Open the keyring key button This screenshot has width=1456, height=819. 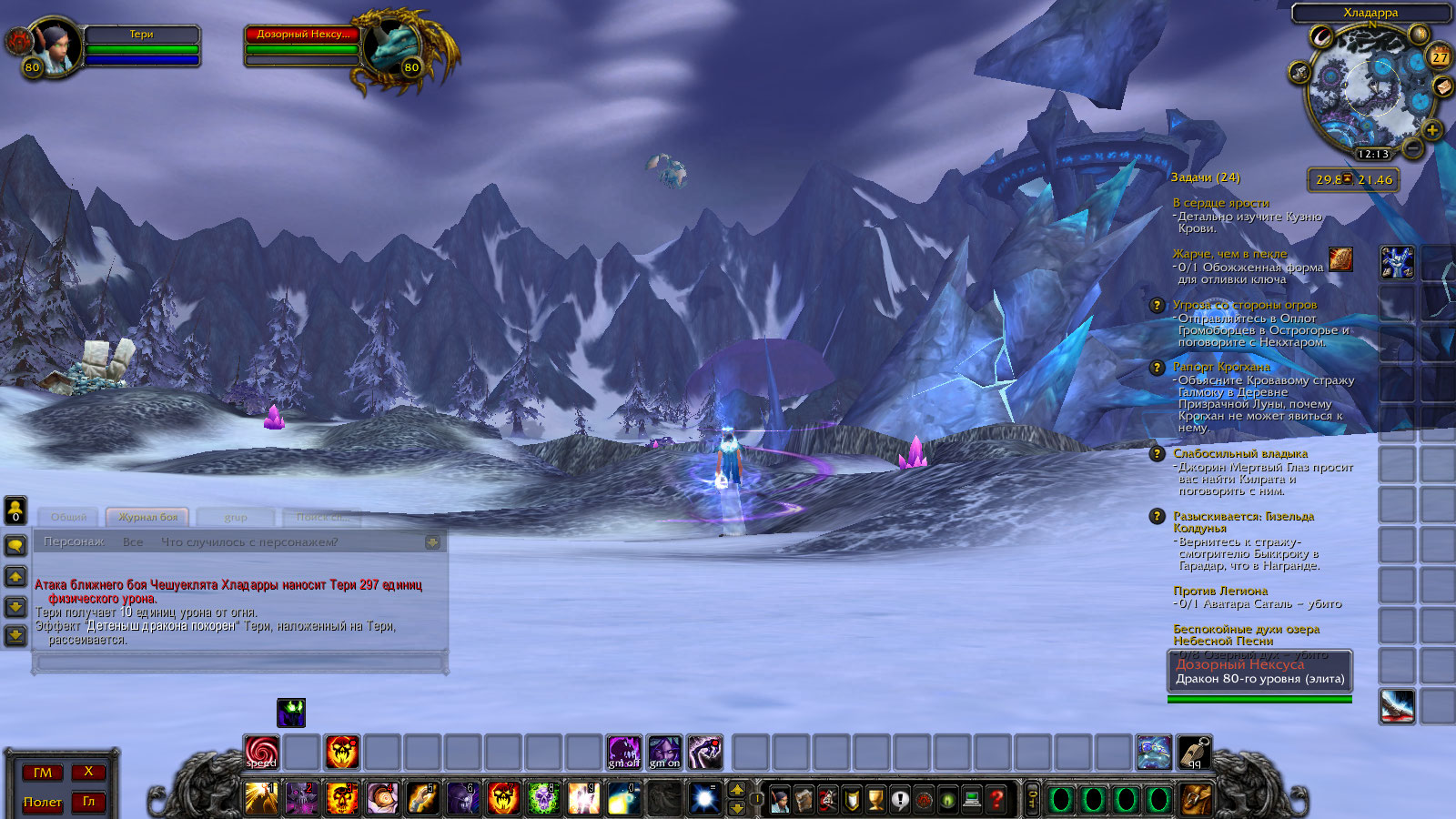(1032, 800)
